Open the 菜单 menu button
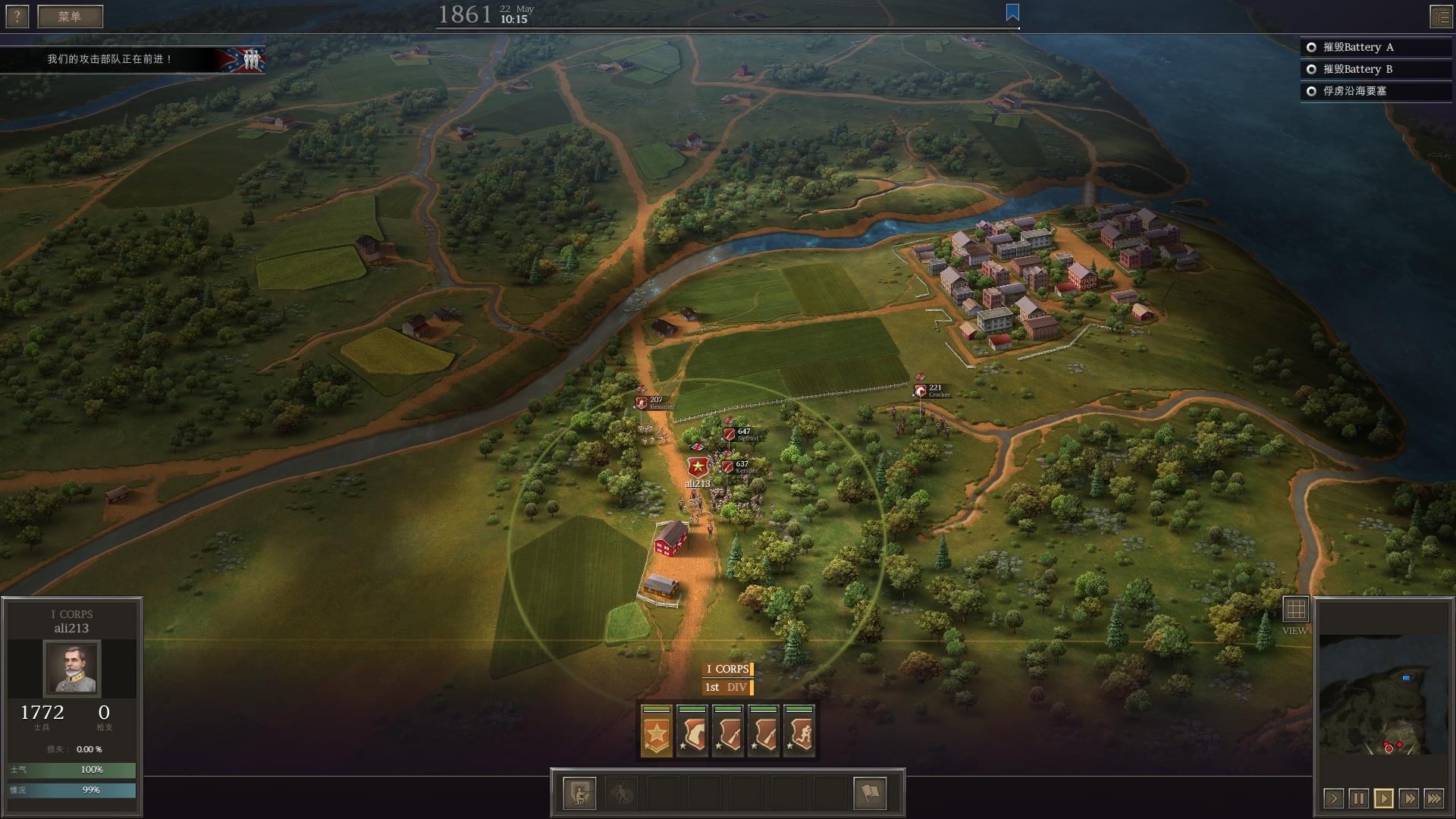Image resolution: width=1456 pixels, height=819 pixels. [x=70, y=17]
